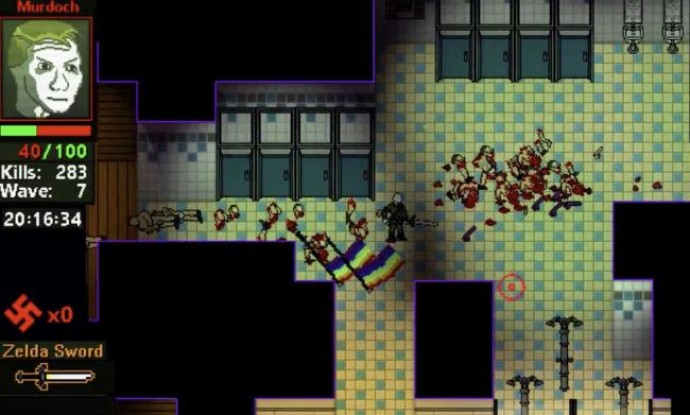The height and width of the screenshot is (415, 690).
Task: Click the red special item icon
Action: (23, 313)
